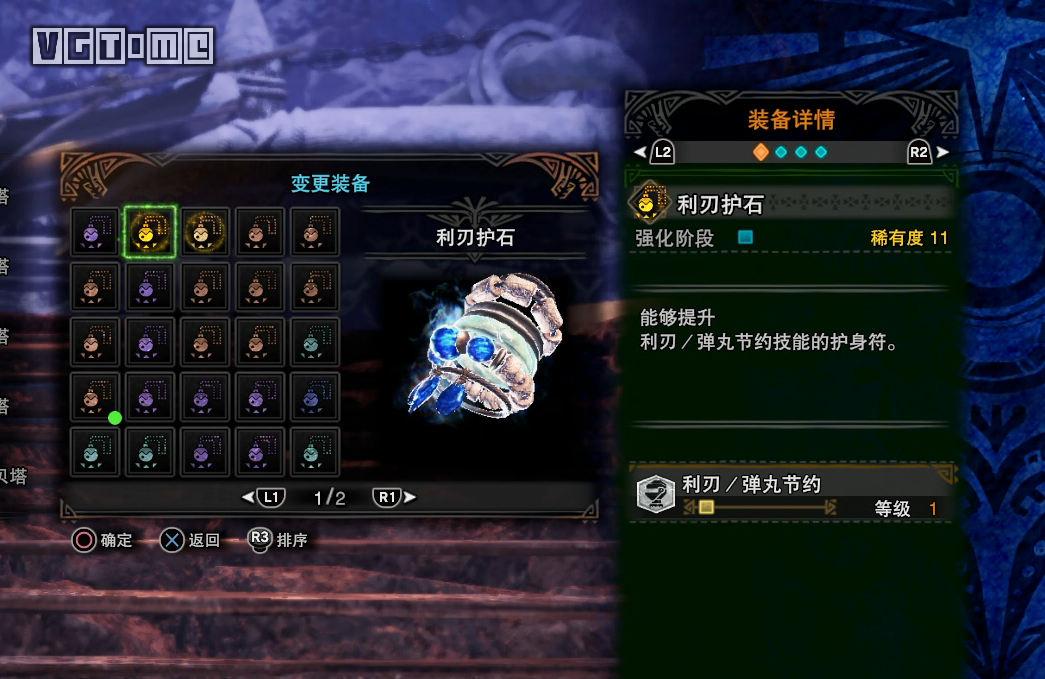Select the green-highlighted yellow charm slot
The width and height of the screenshot is (1045, 679).
[150, 232]
